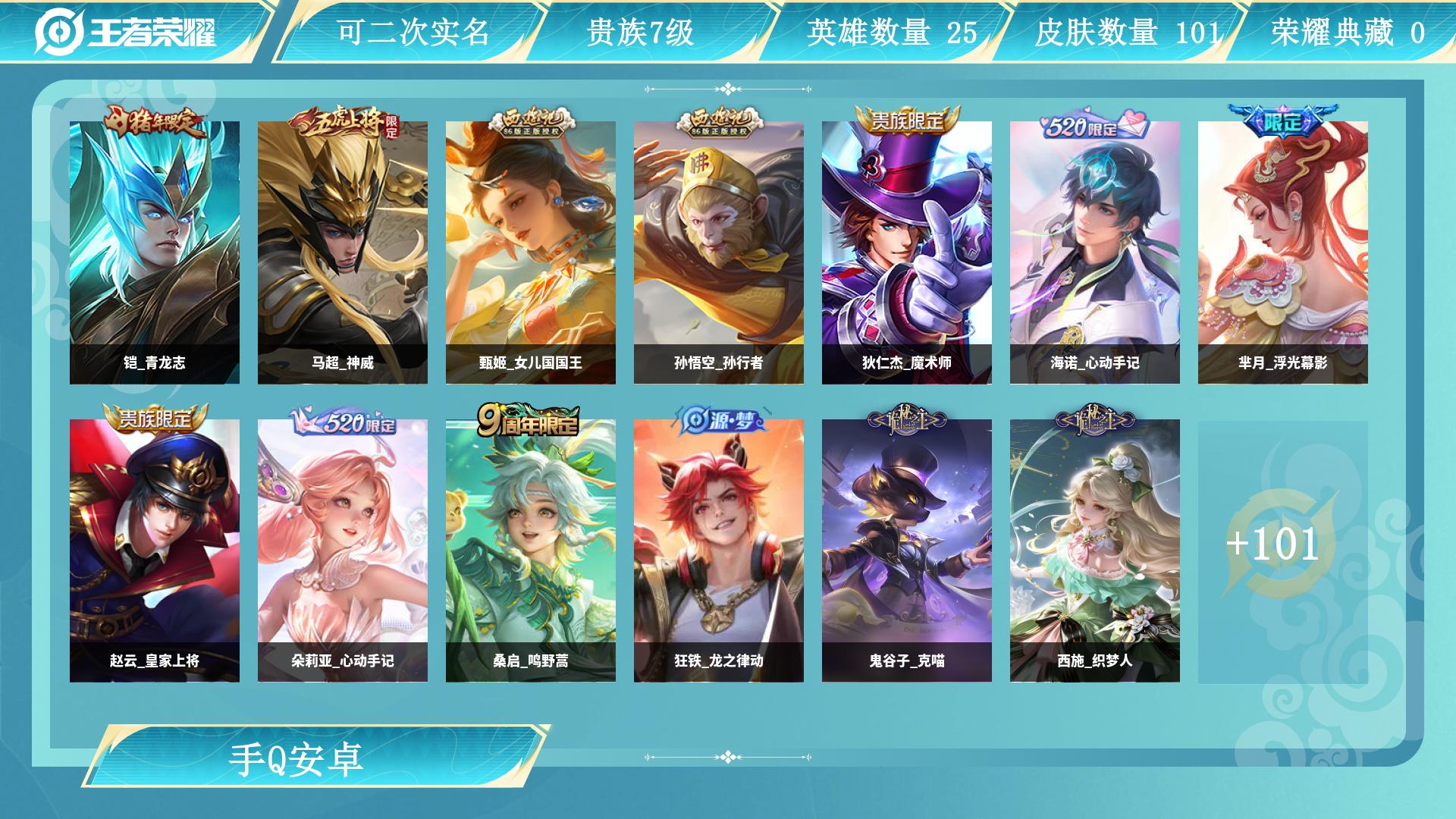This screenshot has width=1456, height=819.
Task: Click the 王者荣耀 logo
Action: pos(126,32)
